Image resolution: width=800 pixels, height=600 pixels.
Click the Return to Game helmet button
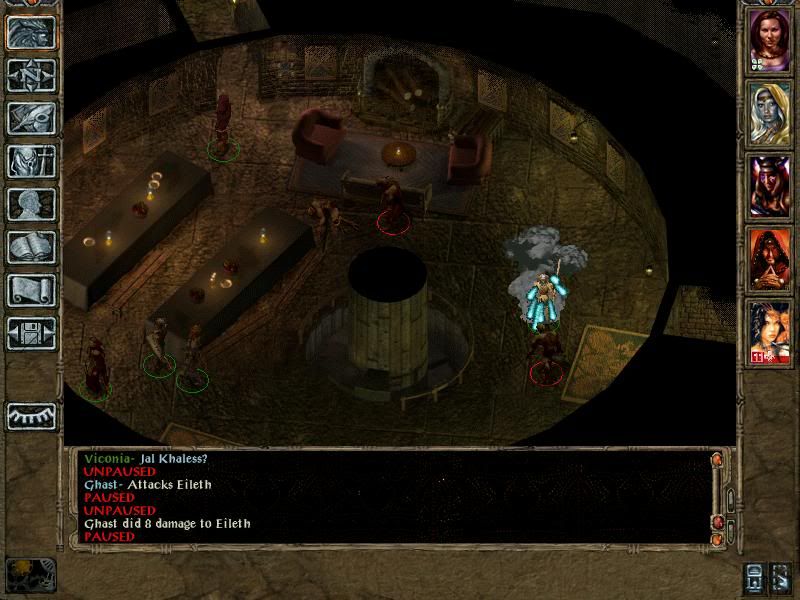pyautogui.click(x=31, y=33)
